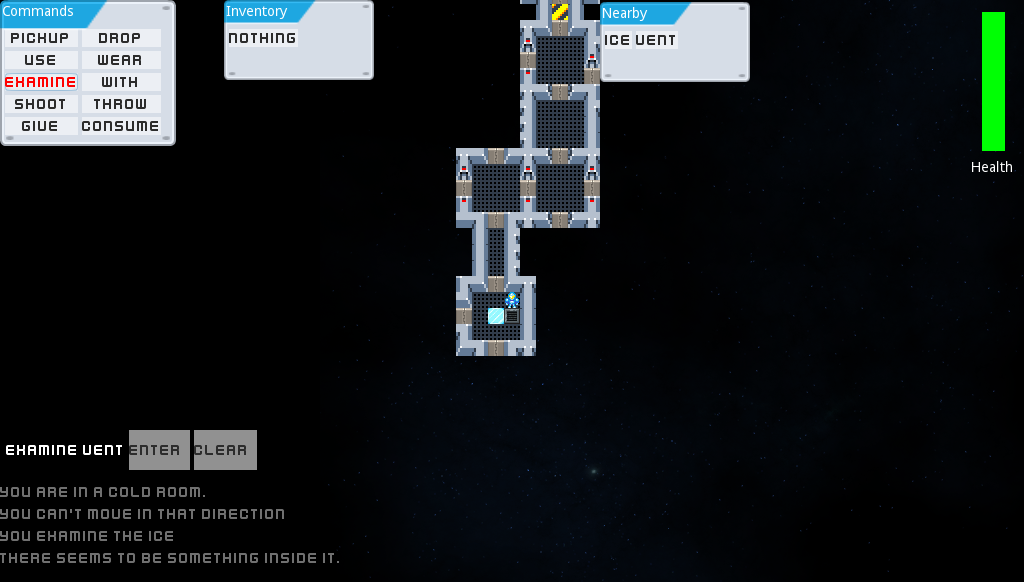Viewport: 1024px width, 582px height.
Task: Choose the With command word
Action: (120, 82)
